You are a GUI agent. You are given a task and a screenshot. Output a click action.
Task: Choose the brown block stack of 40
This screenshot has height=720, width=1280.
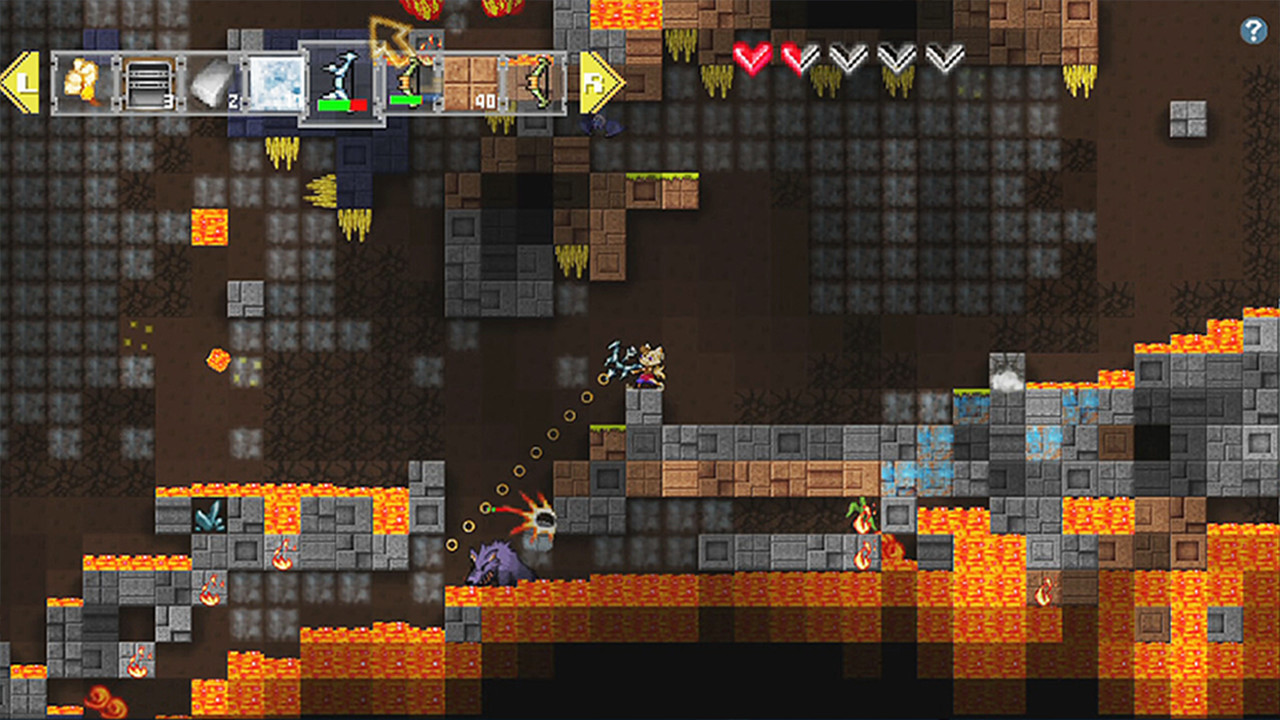point(470,82)
